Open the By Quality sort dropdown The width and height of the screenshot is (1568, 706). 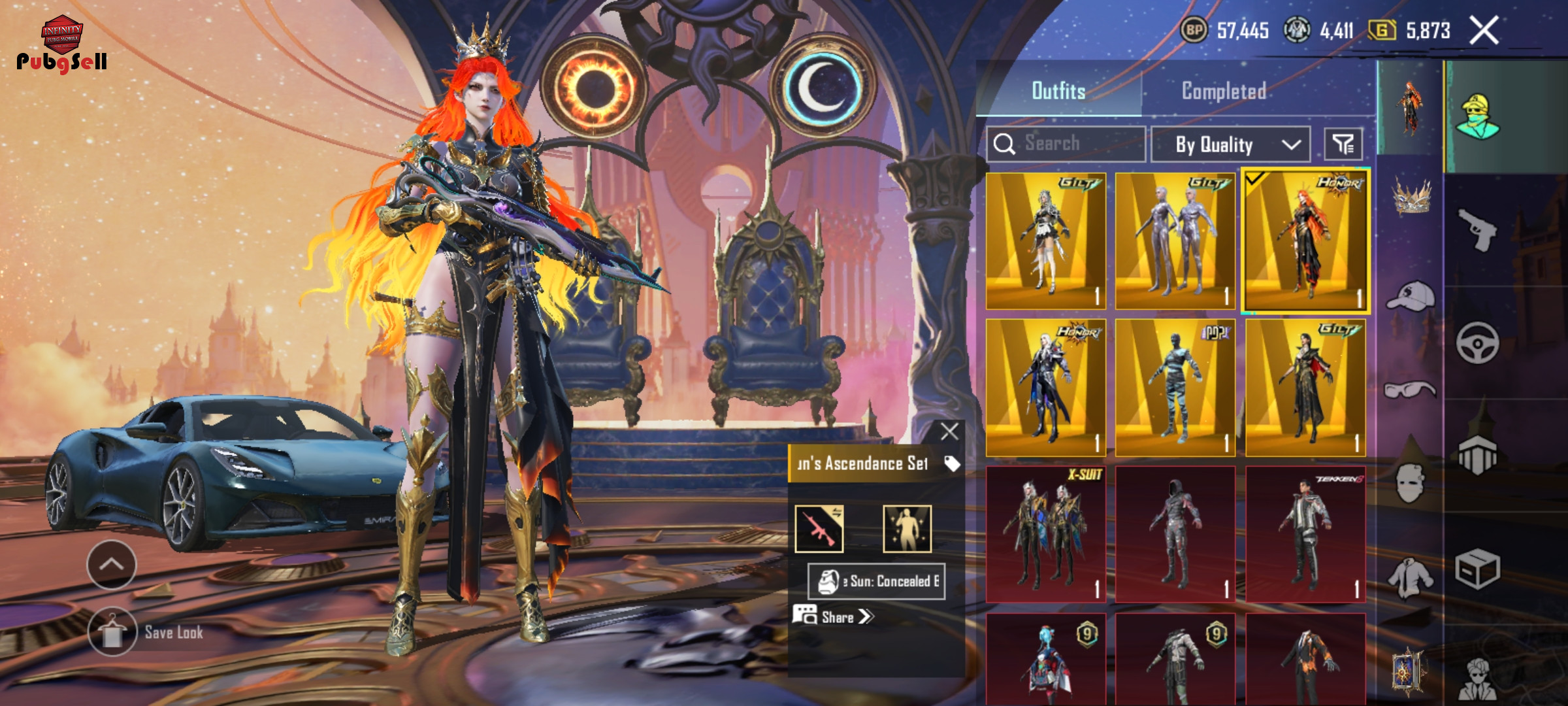[x=1230, y=144]
